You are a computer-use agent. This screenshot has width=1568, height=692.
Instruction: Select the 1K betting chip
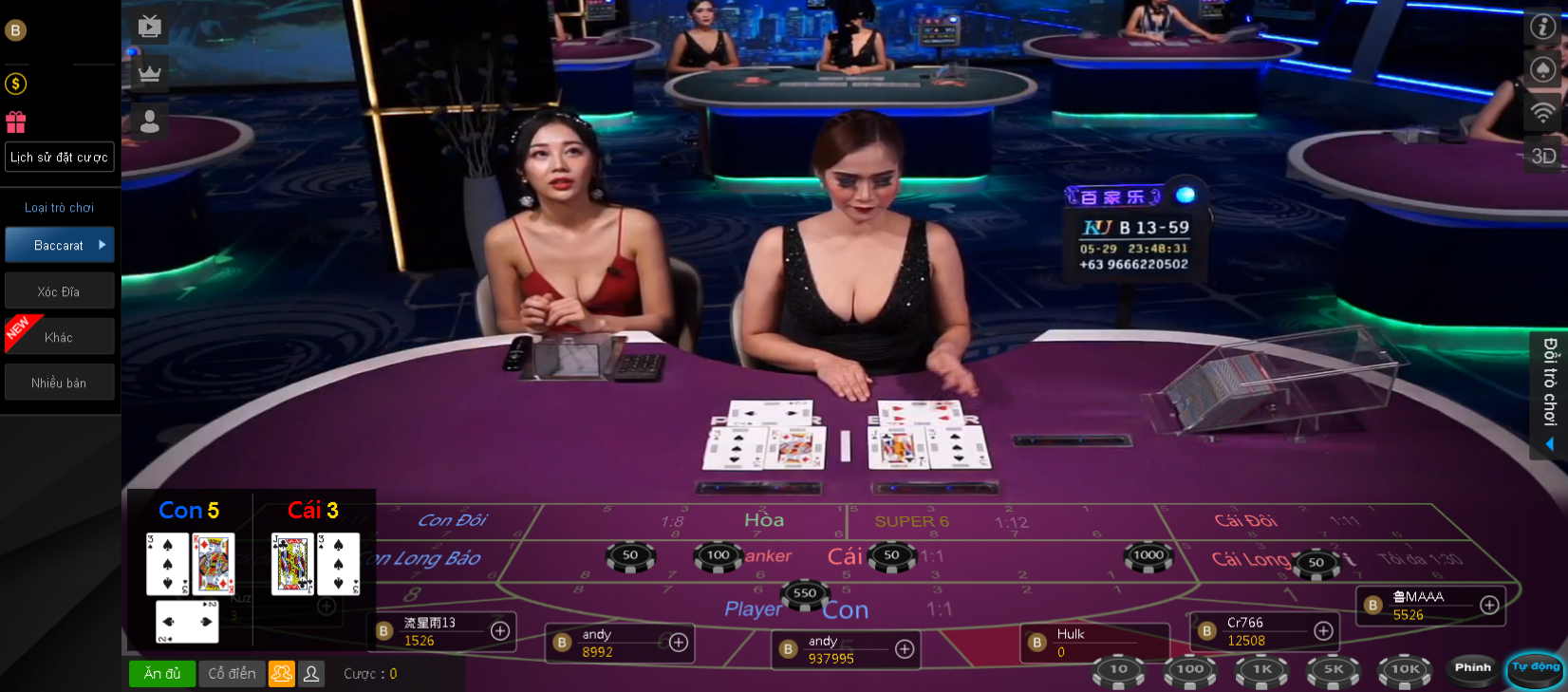pos(1261,669)
